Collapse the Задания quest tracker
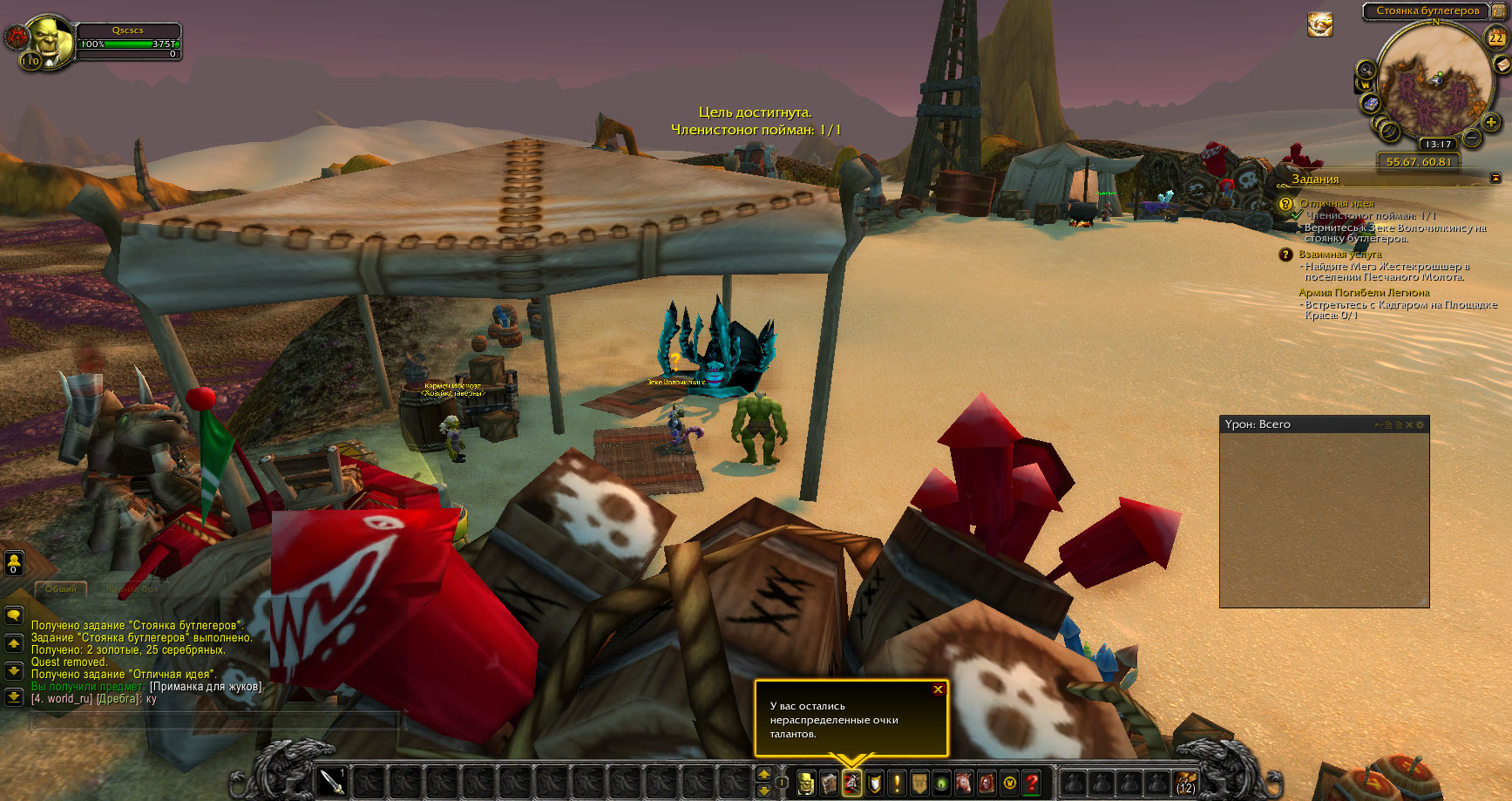 1496,178
